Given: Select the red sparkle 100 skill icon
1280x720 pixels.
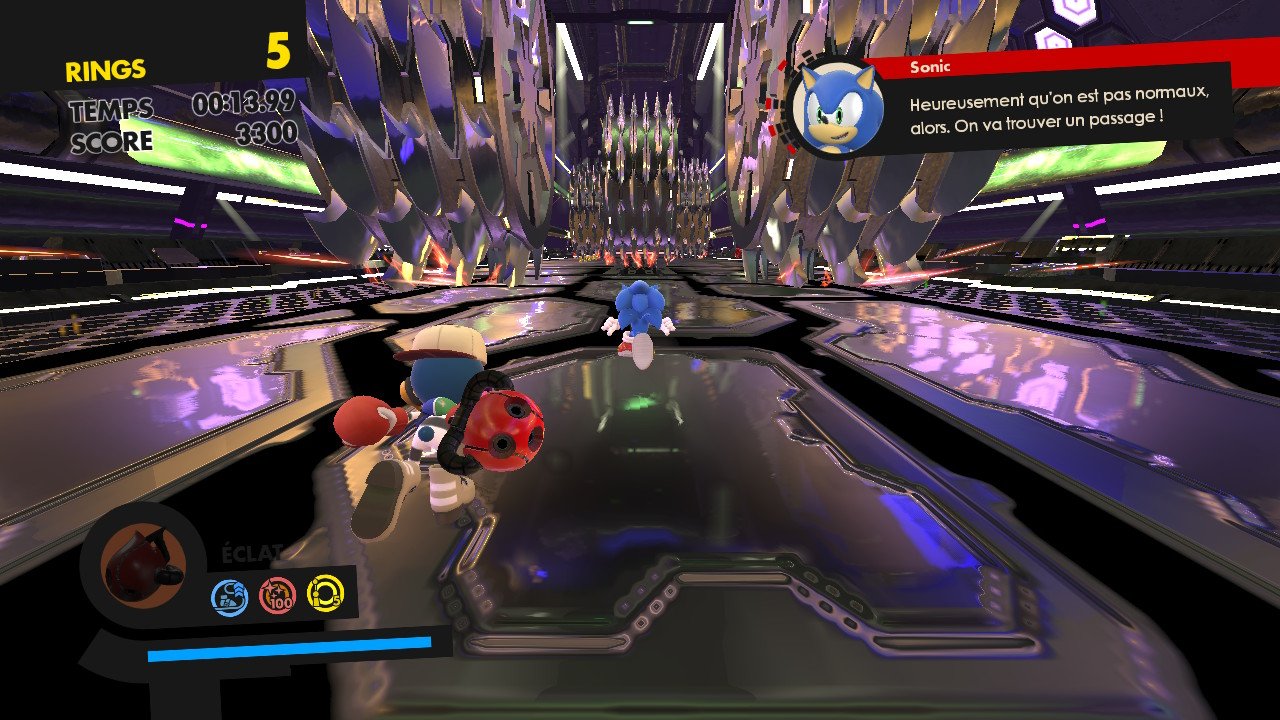Looking at the screenshot, I should [x=277, y=596].
